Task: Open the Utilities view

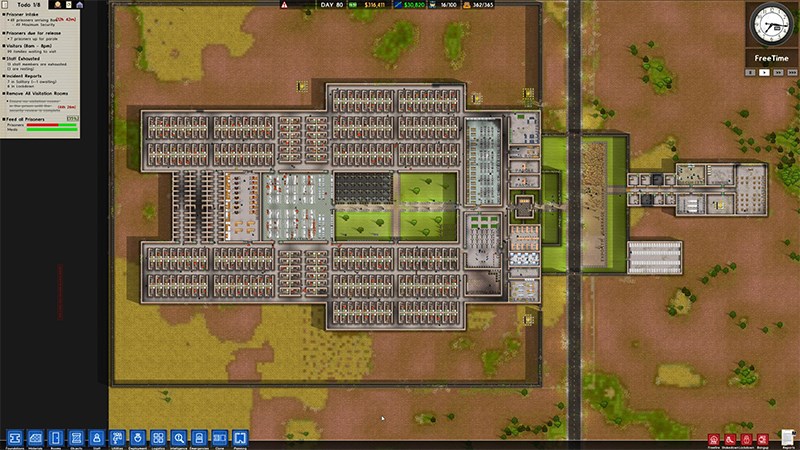Action: 117,437
